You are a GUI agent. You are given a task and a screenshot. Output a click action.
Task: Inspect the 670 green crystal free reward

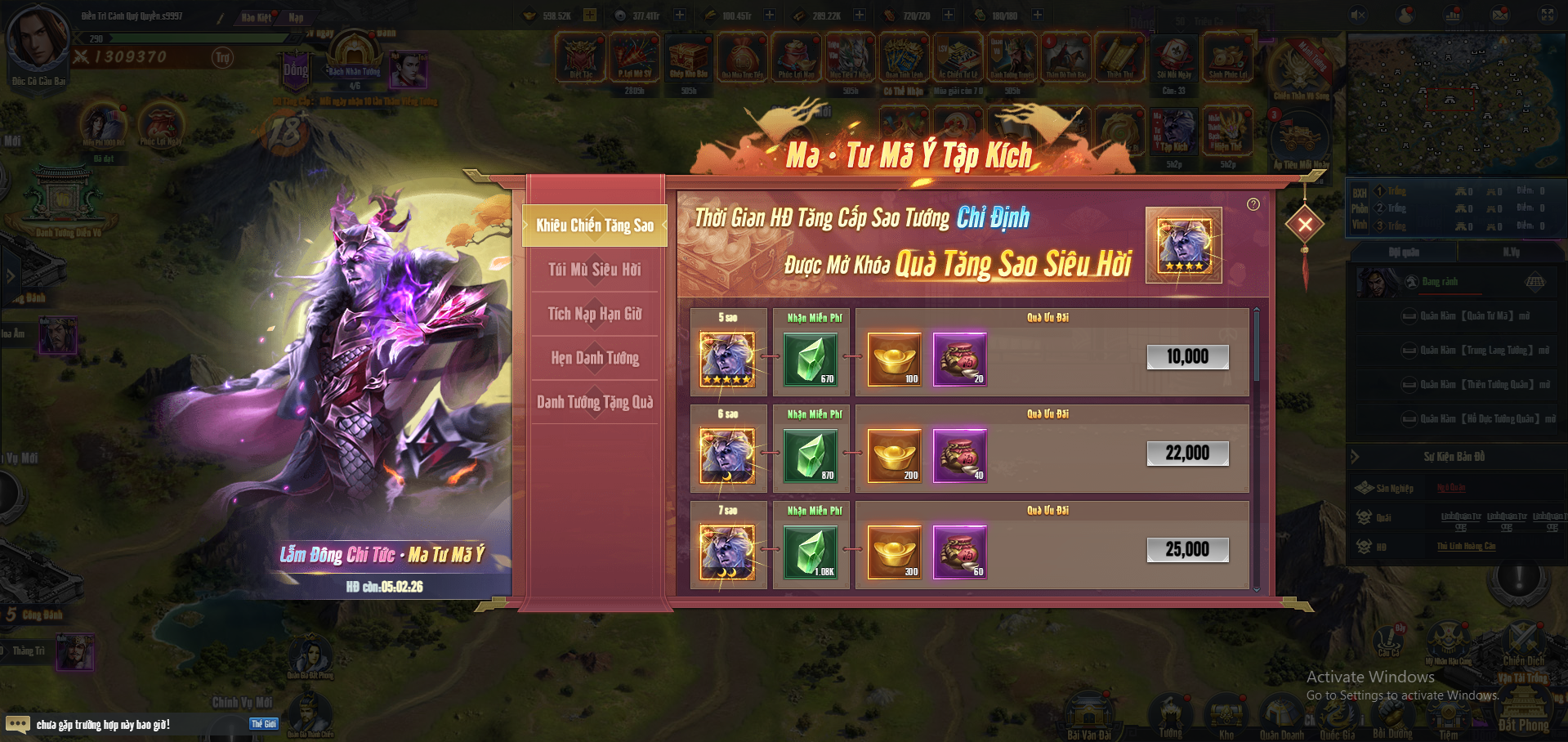pos(811,359)
